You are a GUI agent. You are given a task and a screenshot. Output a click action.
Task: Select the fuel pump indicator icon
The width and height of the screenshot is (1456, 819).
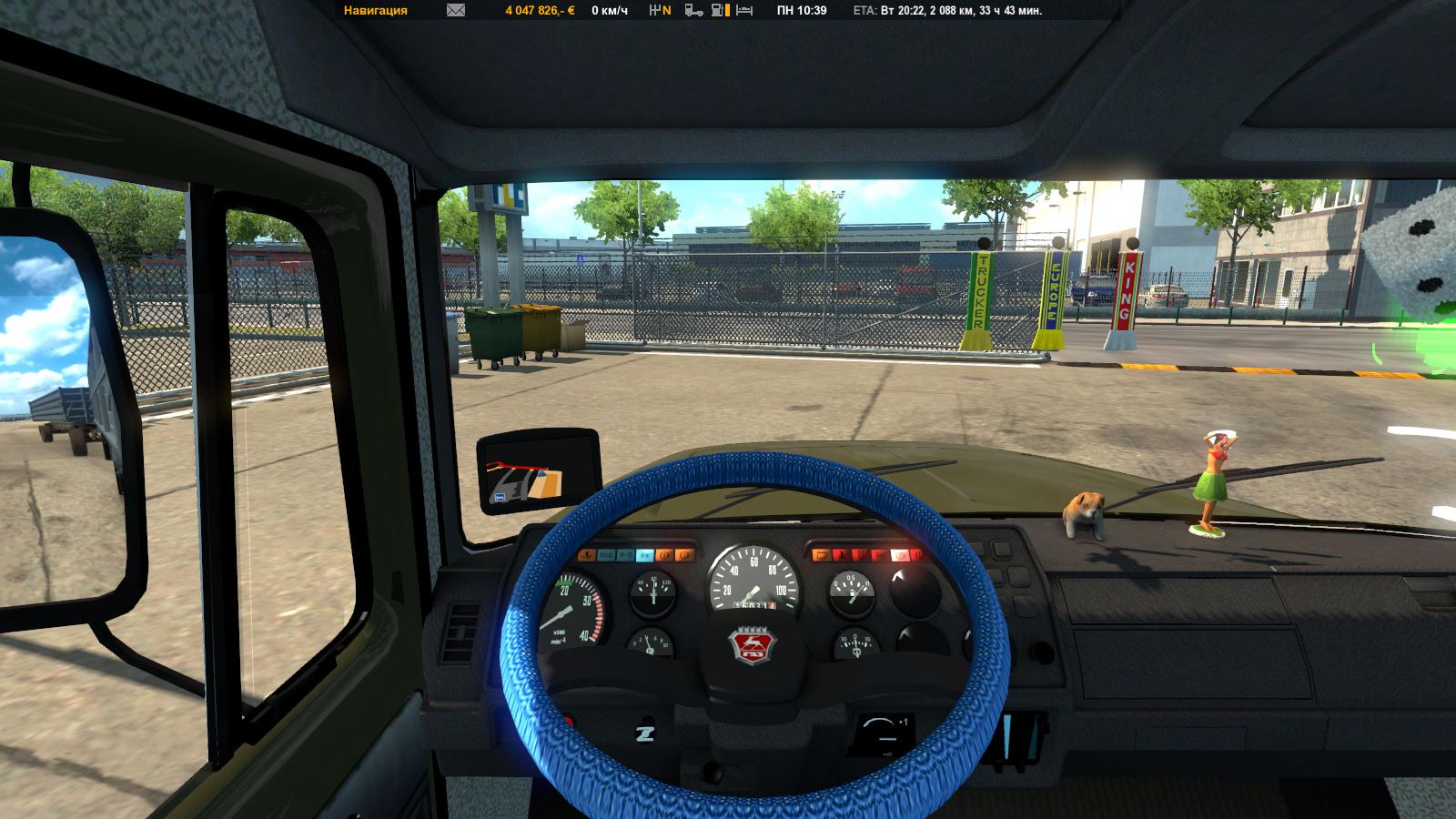720,11
